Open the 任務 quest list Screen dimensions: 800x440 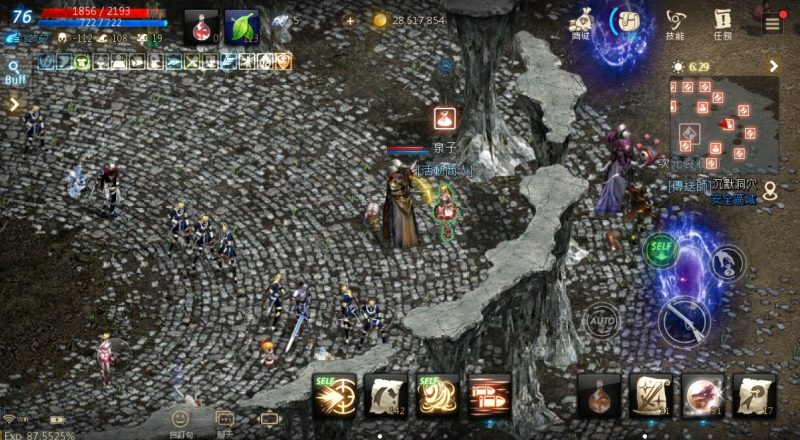tap(723, 22)
